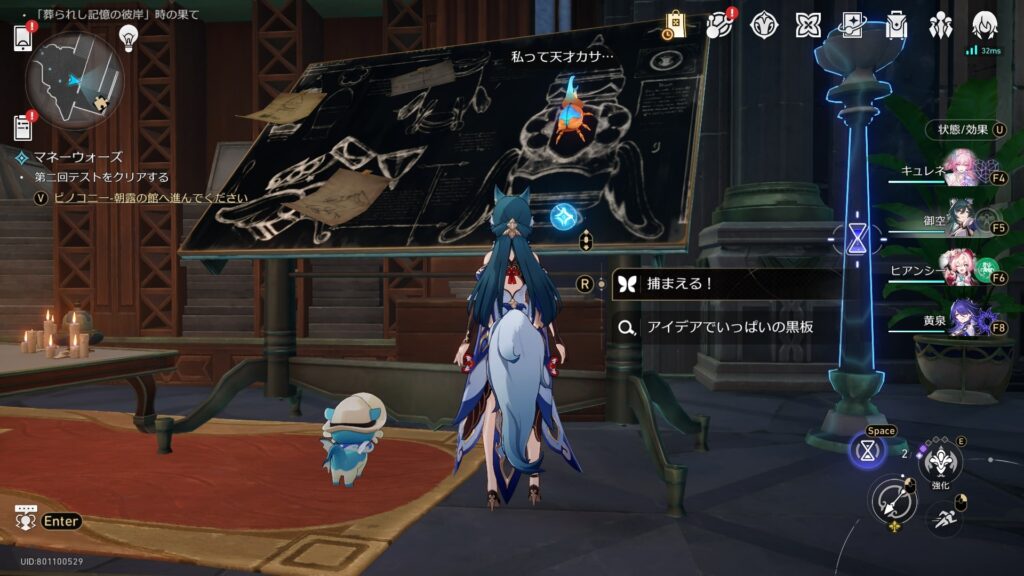Click the lightbulb hint icon
This screenshot has width=1024, height=576.
point(128,37)
